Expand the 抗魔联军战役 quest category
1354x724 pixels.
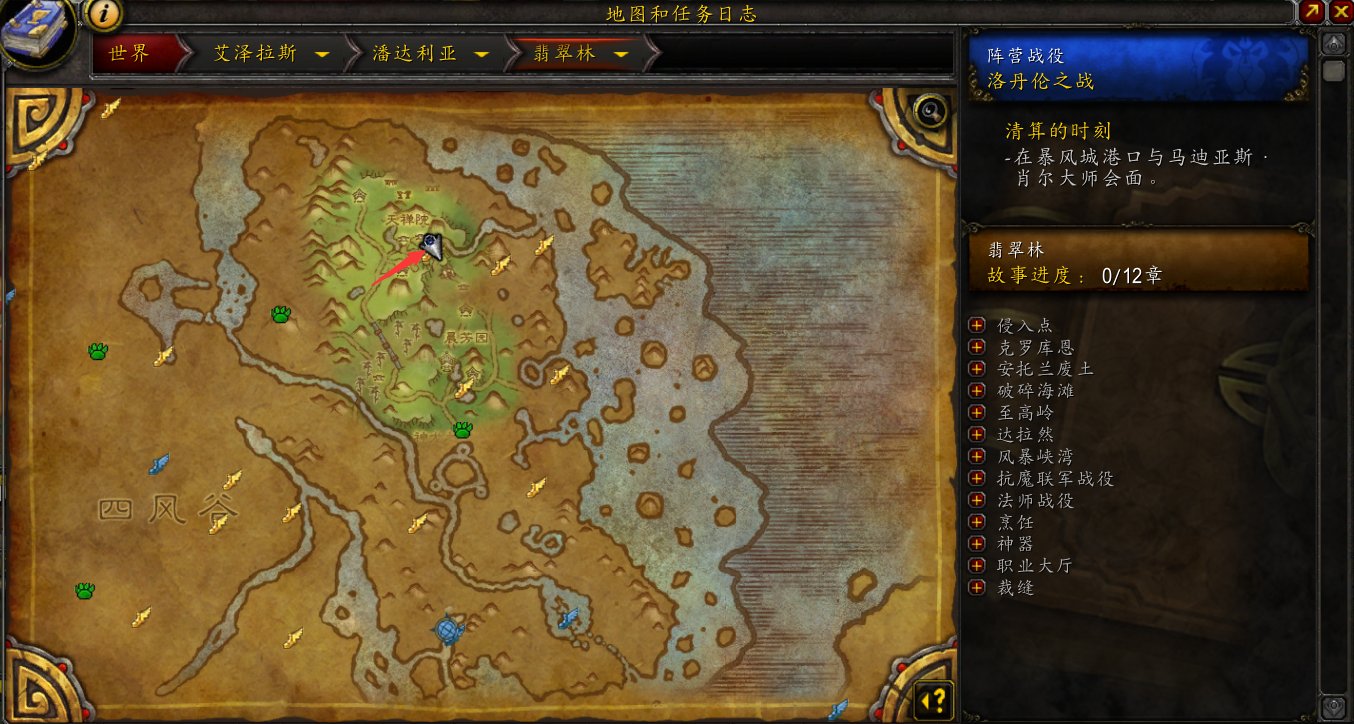coord(977,479)
